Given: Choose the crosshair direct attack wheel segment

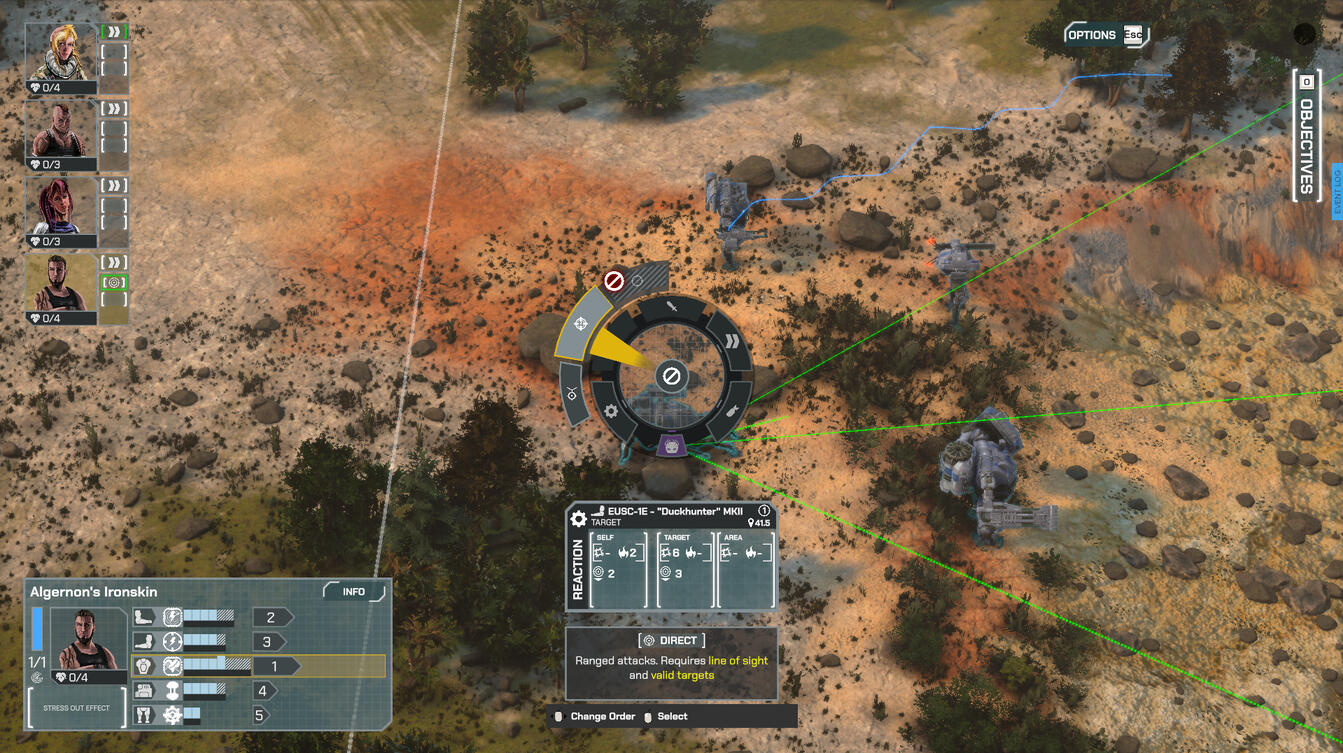Looking at the screenshot, I should (581, 324).
